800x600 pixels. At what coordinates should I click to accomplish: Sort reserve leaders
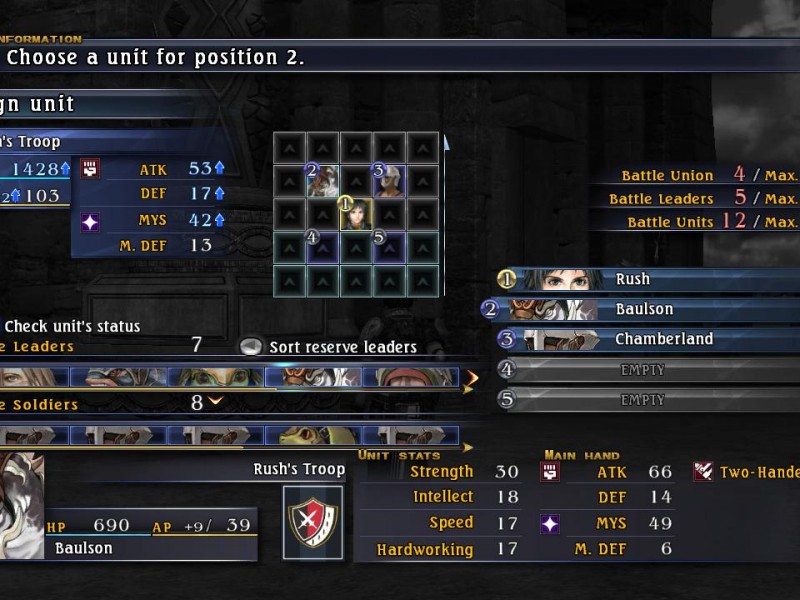tap(330, 347)
